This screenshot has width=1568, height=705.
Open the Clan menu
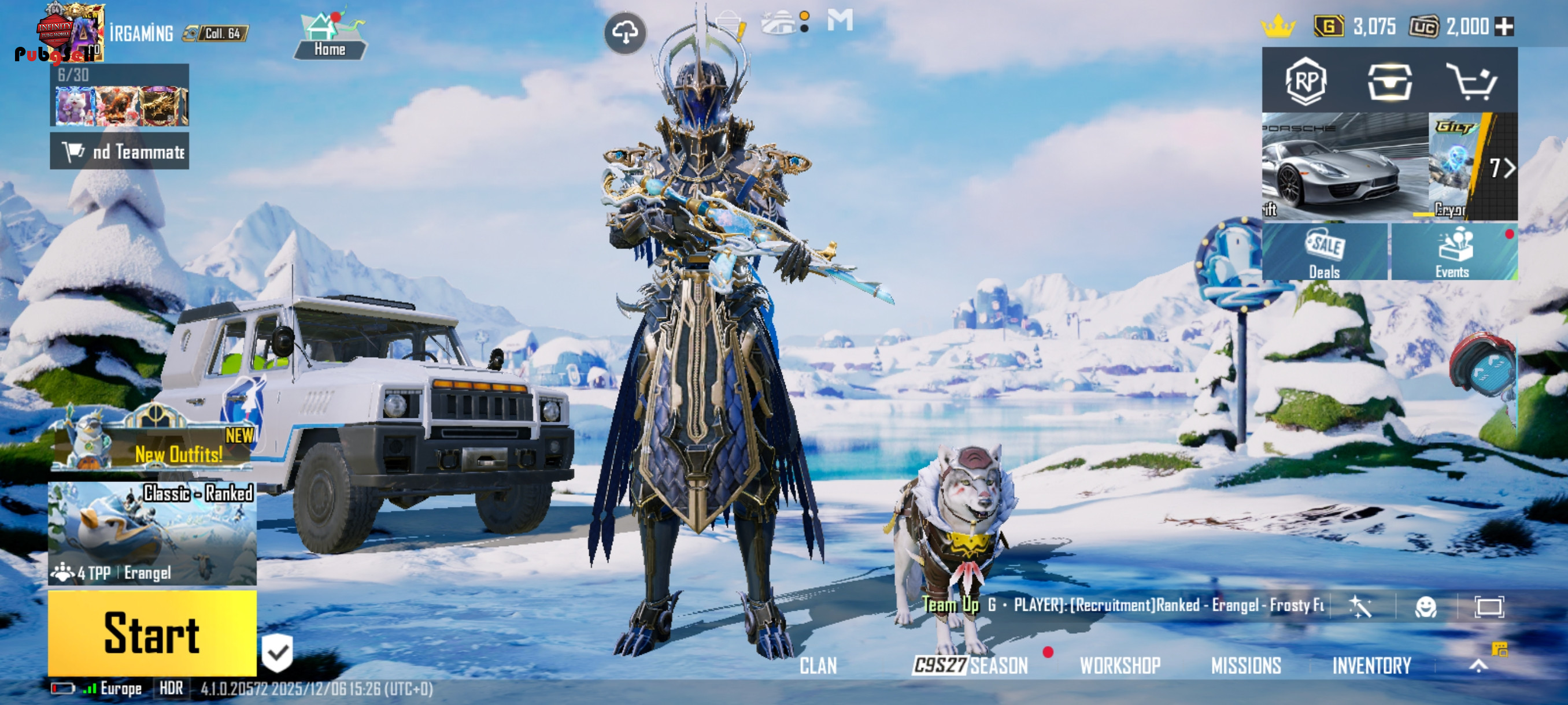pos(818,666)
